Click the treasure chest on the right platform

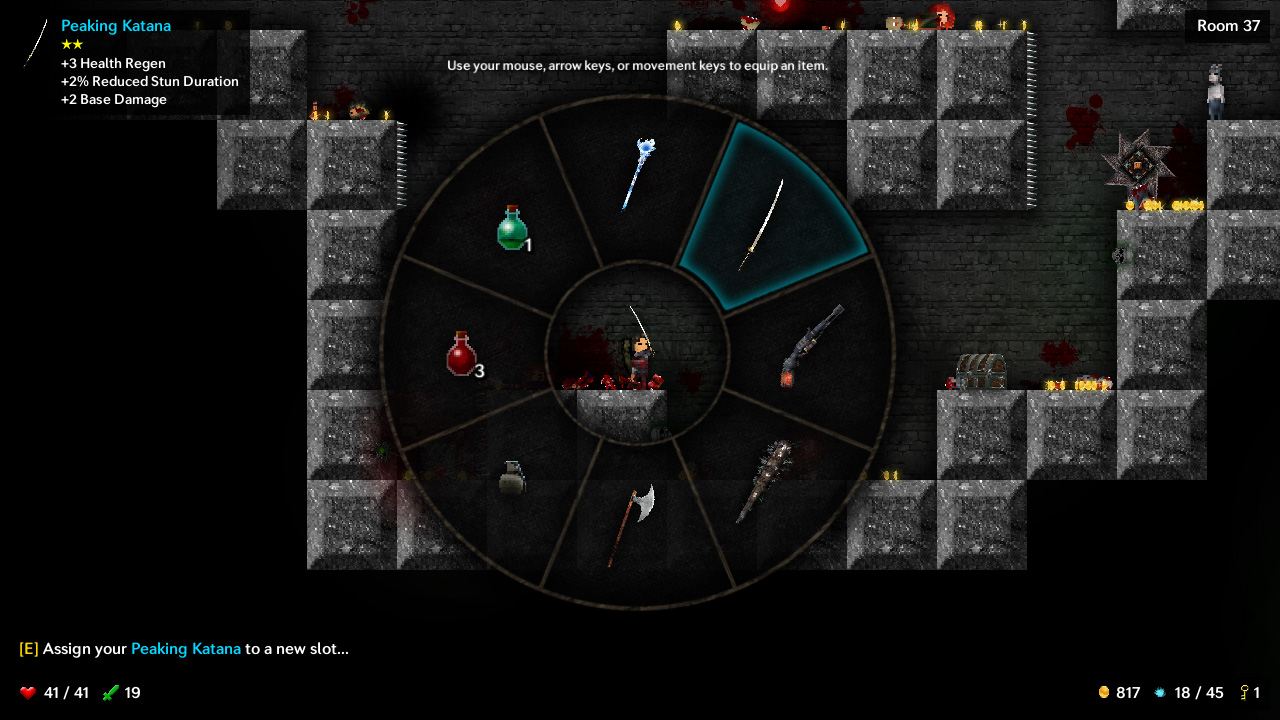(983, 373)
